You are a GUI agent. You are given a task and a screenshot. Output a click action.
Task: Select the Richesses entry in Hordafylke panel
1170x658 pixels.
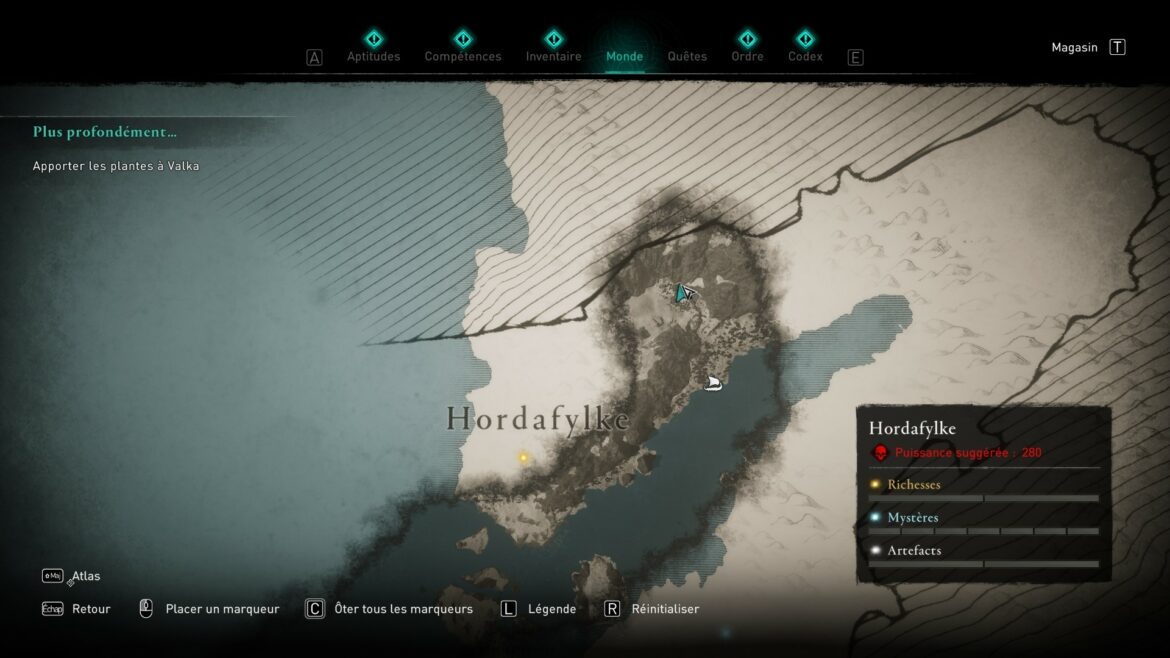click(x=913, y=485)
